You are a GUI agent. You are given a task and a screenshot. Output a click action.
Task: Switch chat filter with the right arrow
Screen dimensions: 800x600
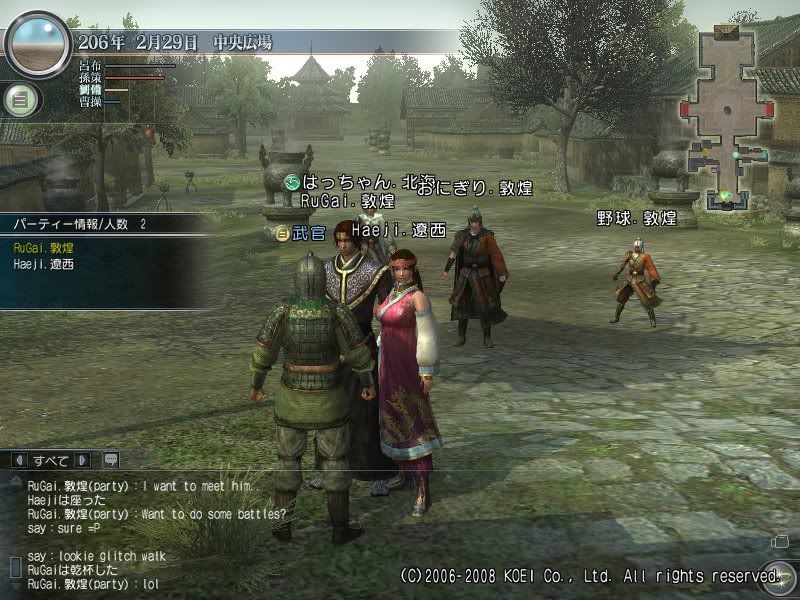(82, 460)
